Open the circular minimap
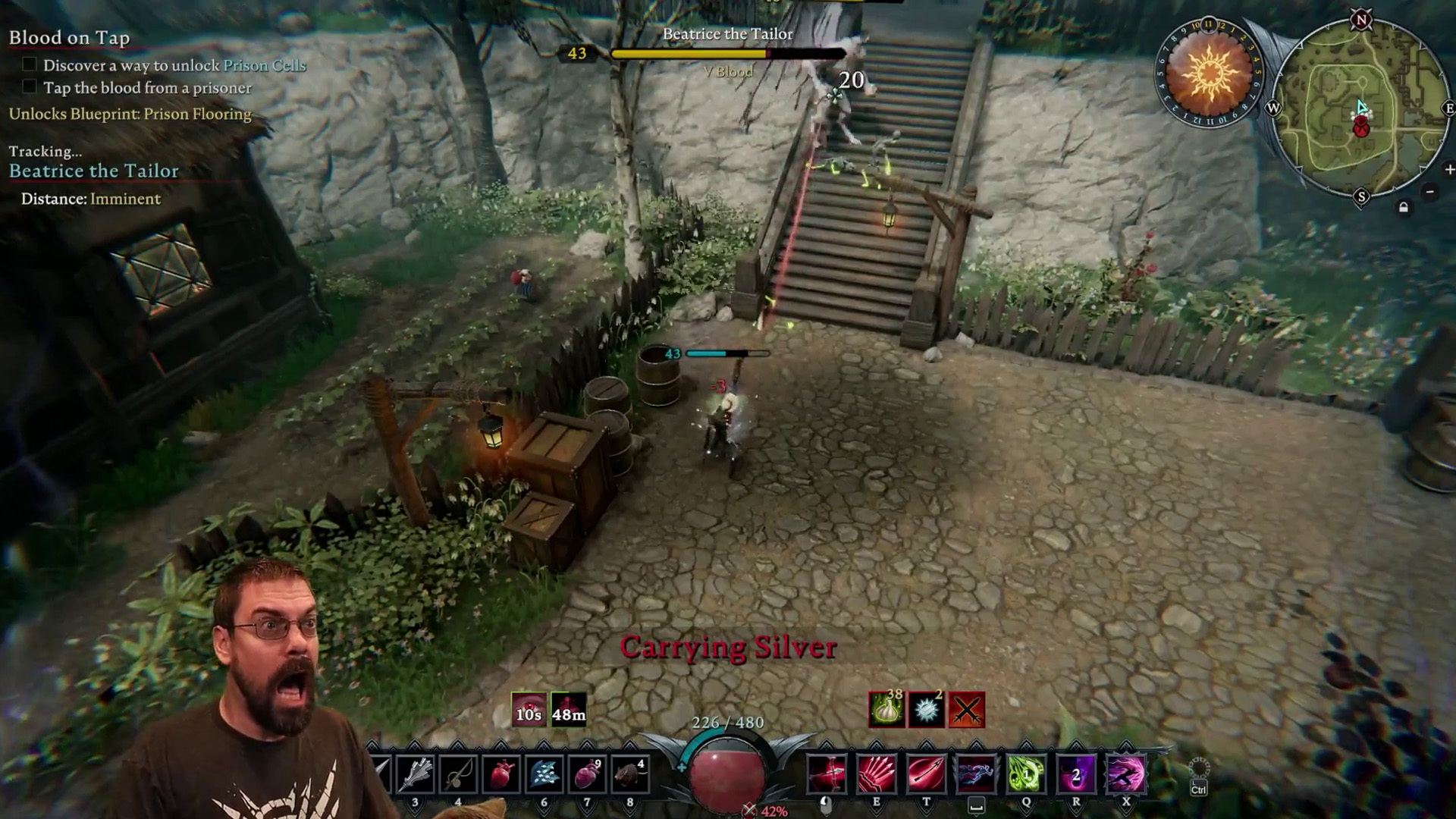This screenshot has height=819, width=1456. click(x=1361, y=110)
